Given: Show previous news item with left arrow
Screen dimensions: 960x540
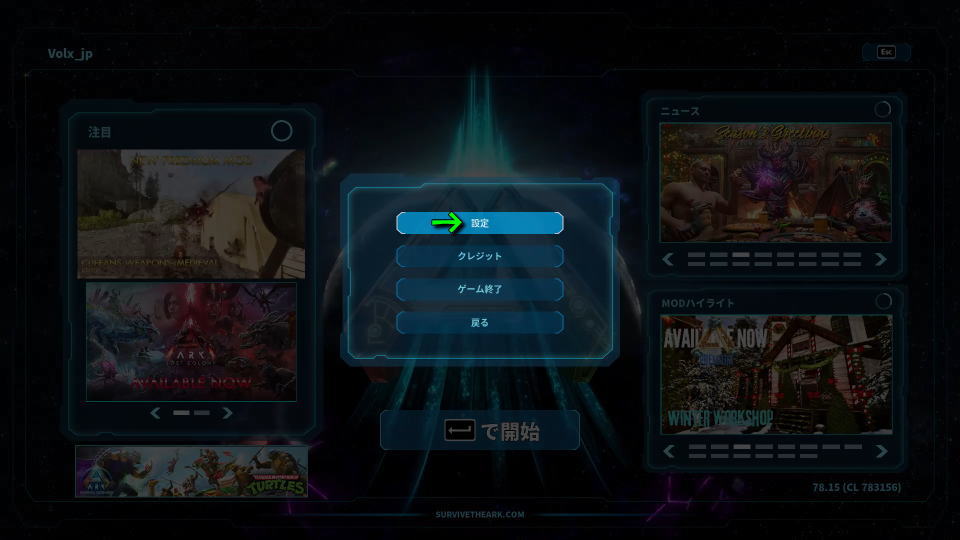Looking at the screenshot, I should tap(670, 259).
